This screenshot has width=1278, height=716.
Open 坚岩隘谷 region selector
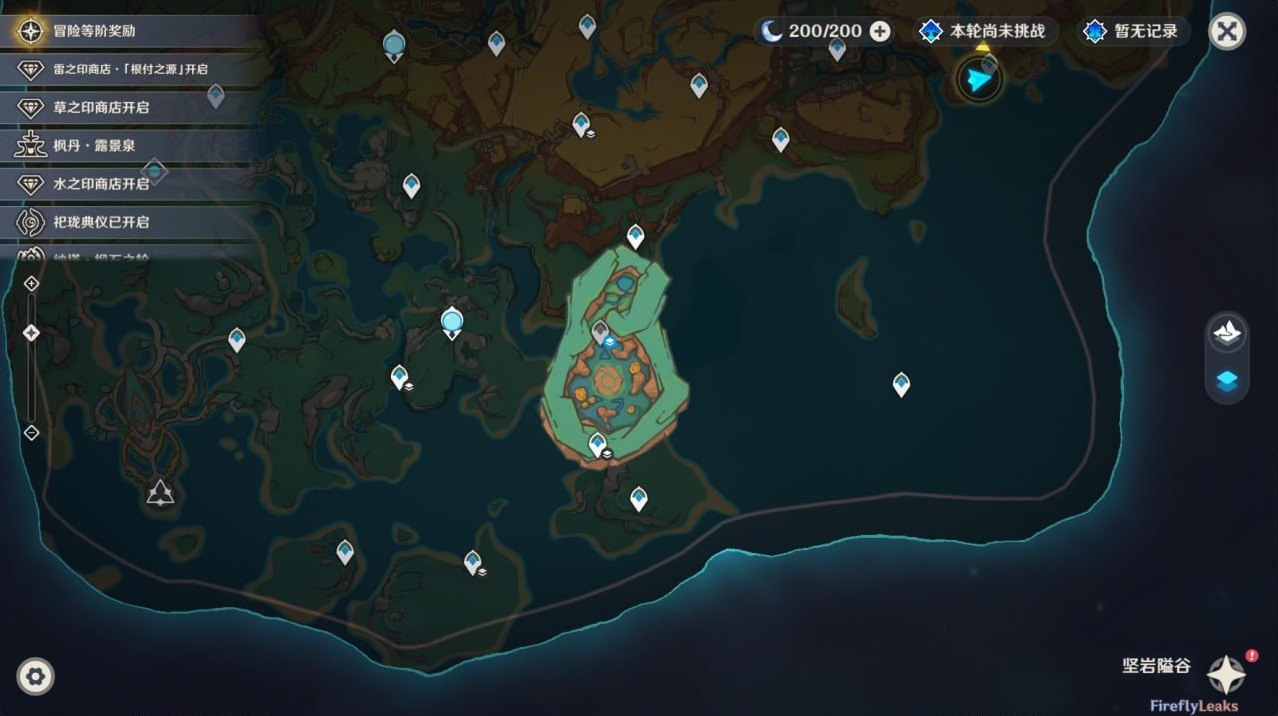pos(1226,675)
